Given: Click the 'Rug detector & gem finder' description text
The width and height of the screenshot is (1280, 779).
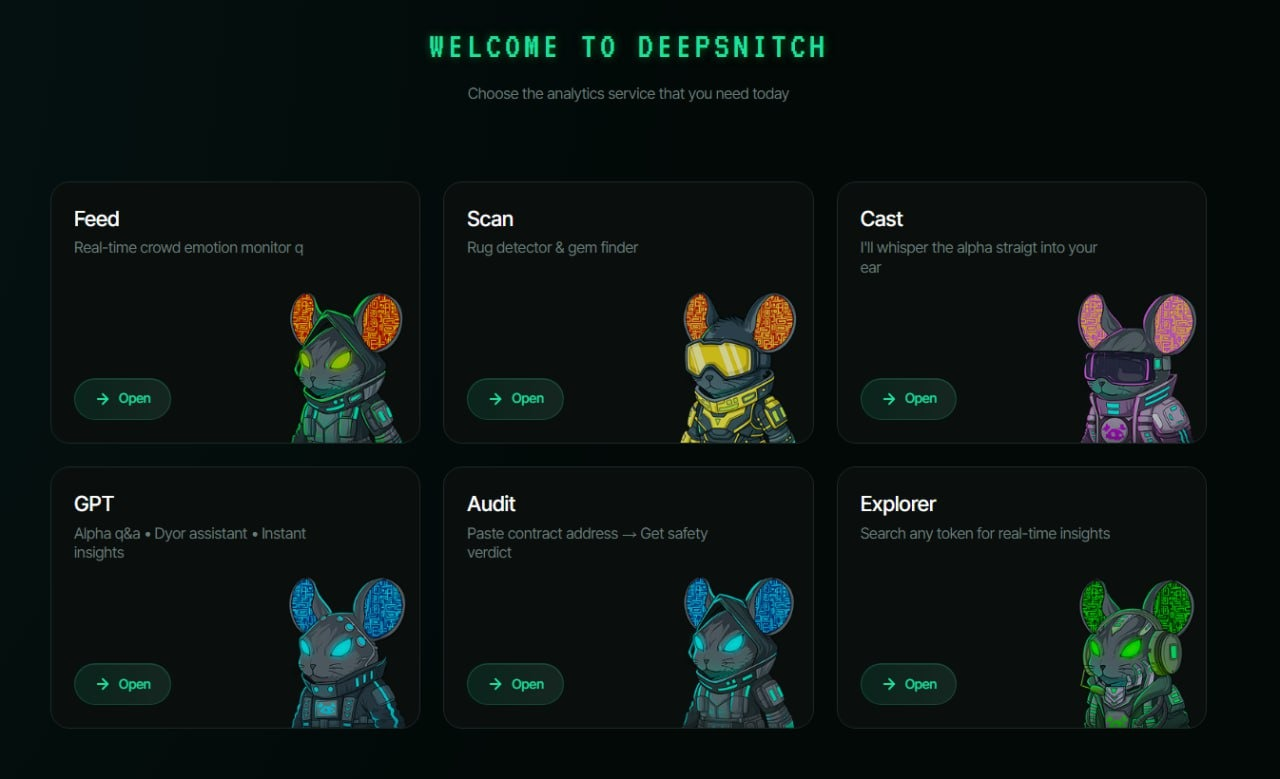Looking at the screenshot, I should [553, 247].
